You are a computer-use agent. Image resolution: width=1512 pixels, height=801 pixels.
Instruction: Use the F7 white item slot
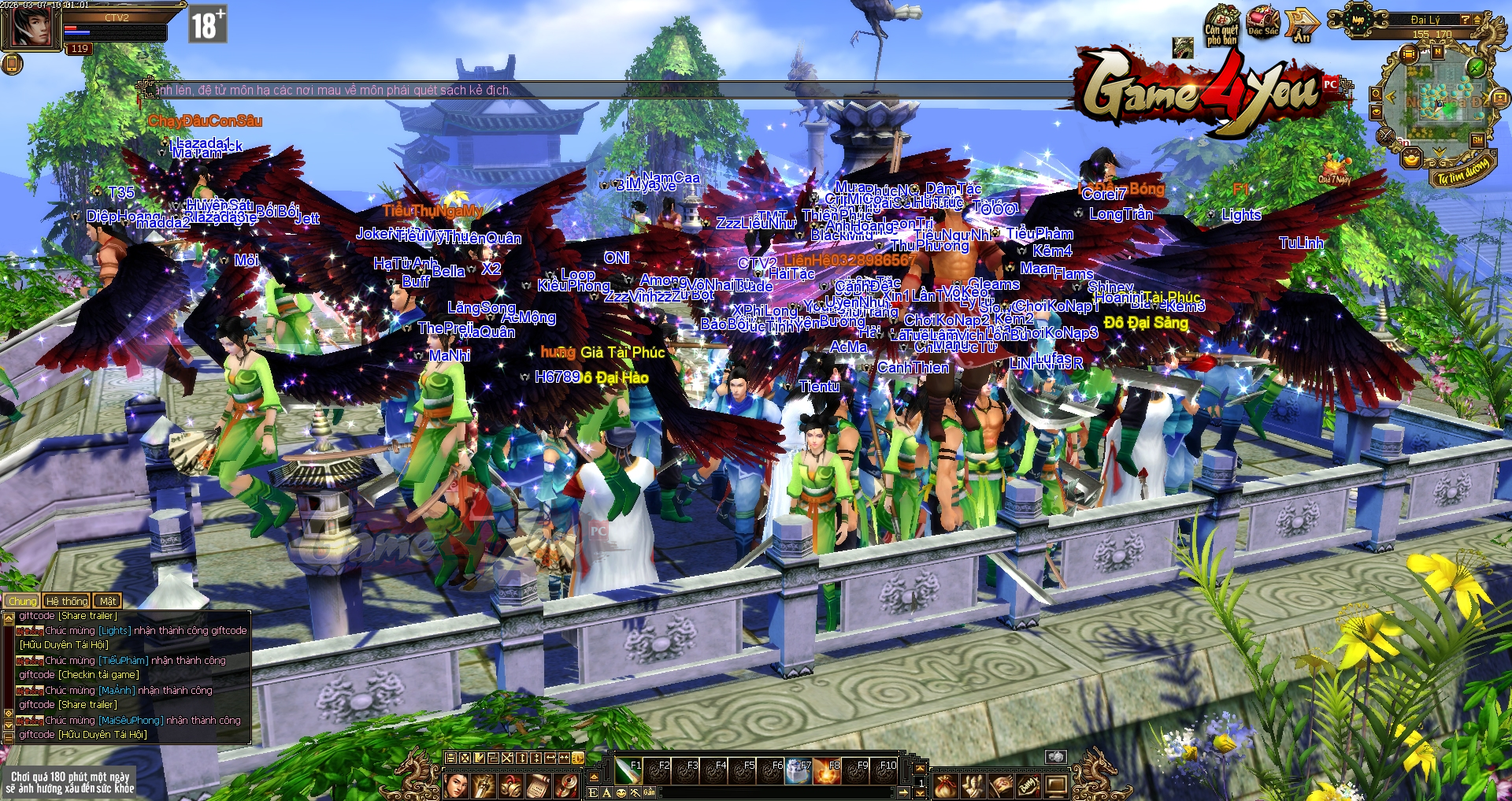tap(799, 770)
